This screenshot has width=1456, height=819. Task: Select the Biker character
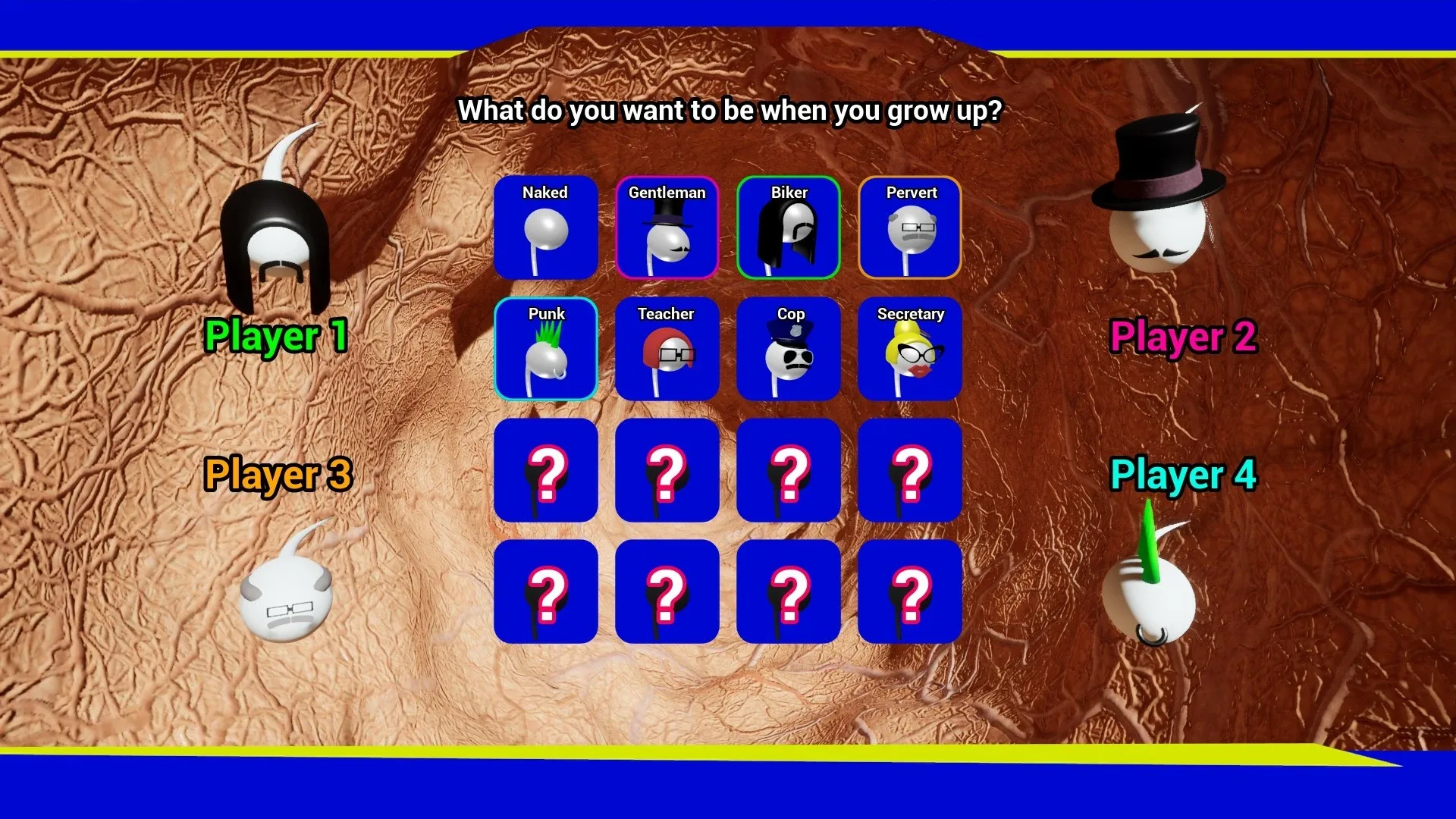tap(788, 227)
